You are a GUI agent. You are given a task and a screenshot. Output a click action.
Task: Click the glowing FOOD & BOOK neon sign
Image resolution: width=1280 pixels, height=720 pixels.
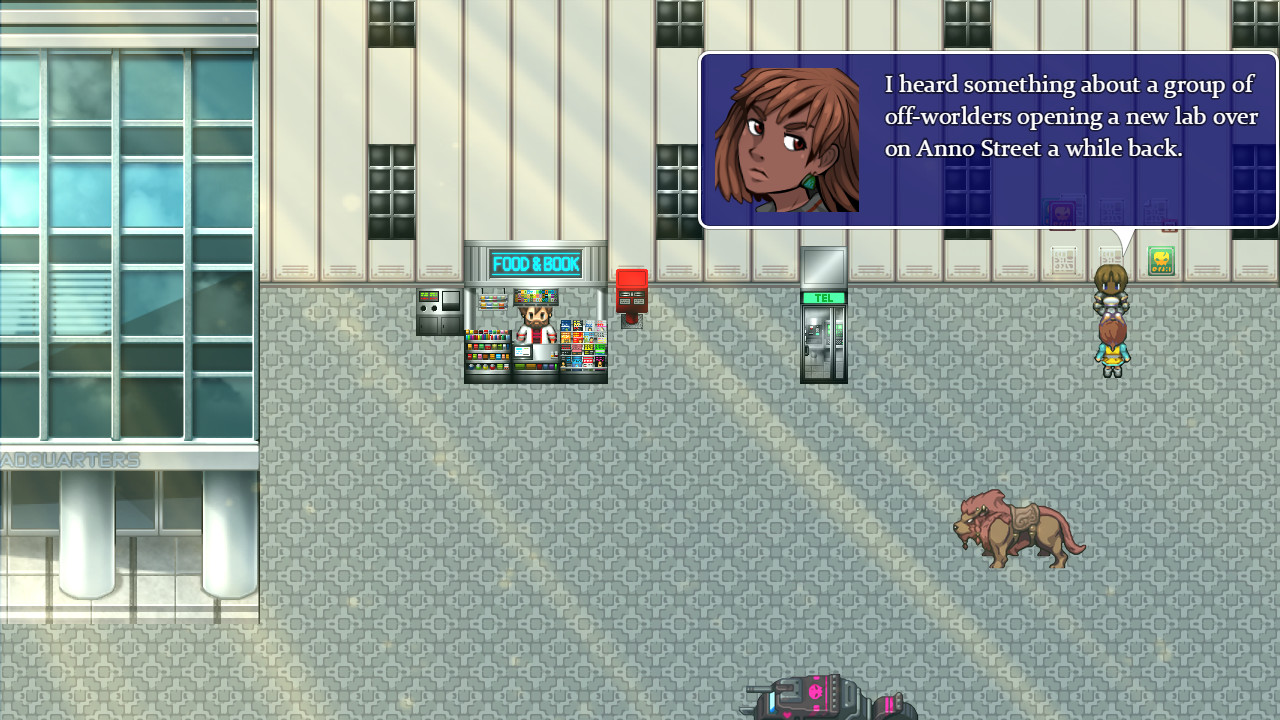point(535,262)
